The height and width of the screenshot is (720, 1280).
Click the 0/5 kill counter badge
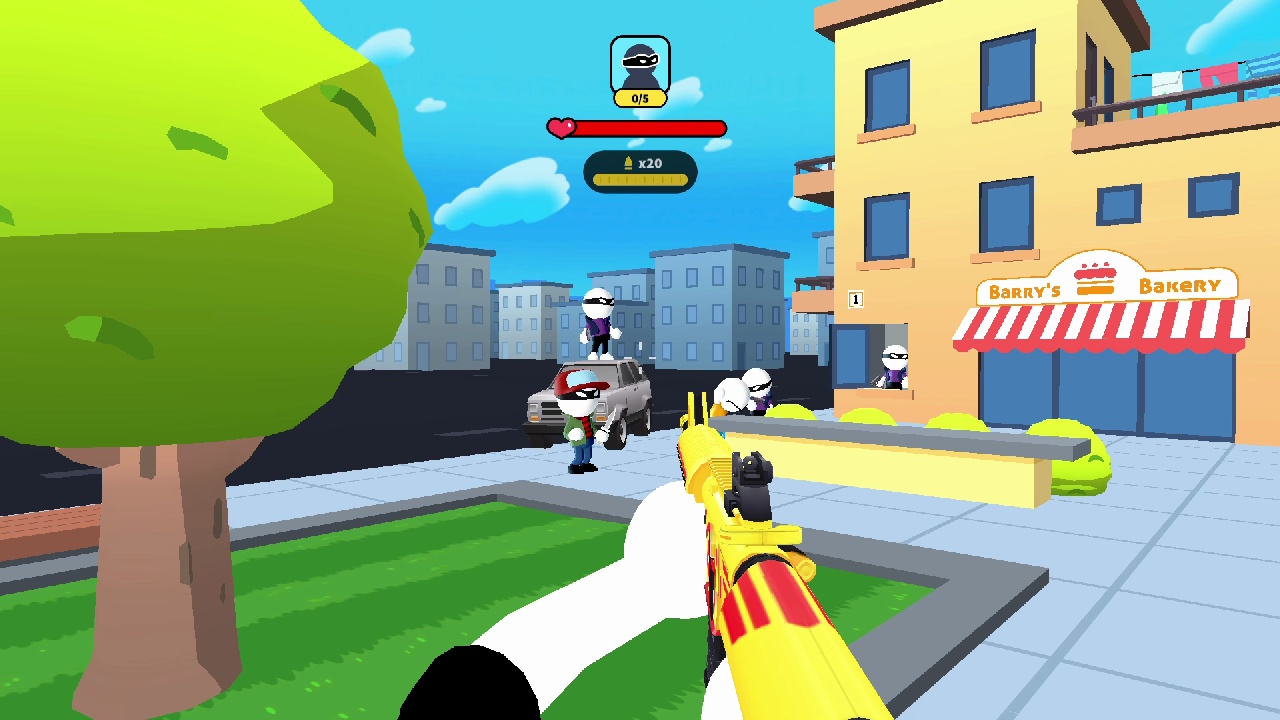[639, 97]
